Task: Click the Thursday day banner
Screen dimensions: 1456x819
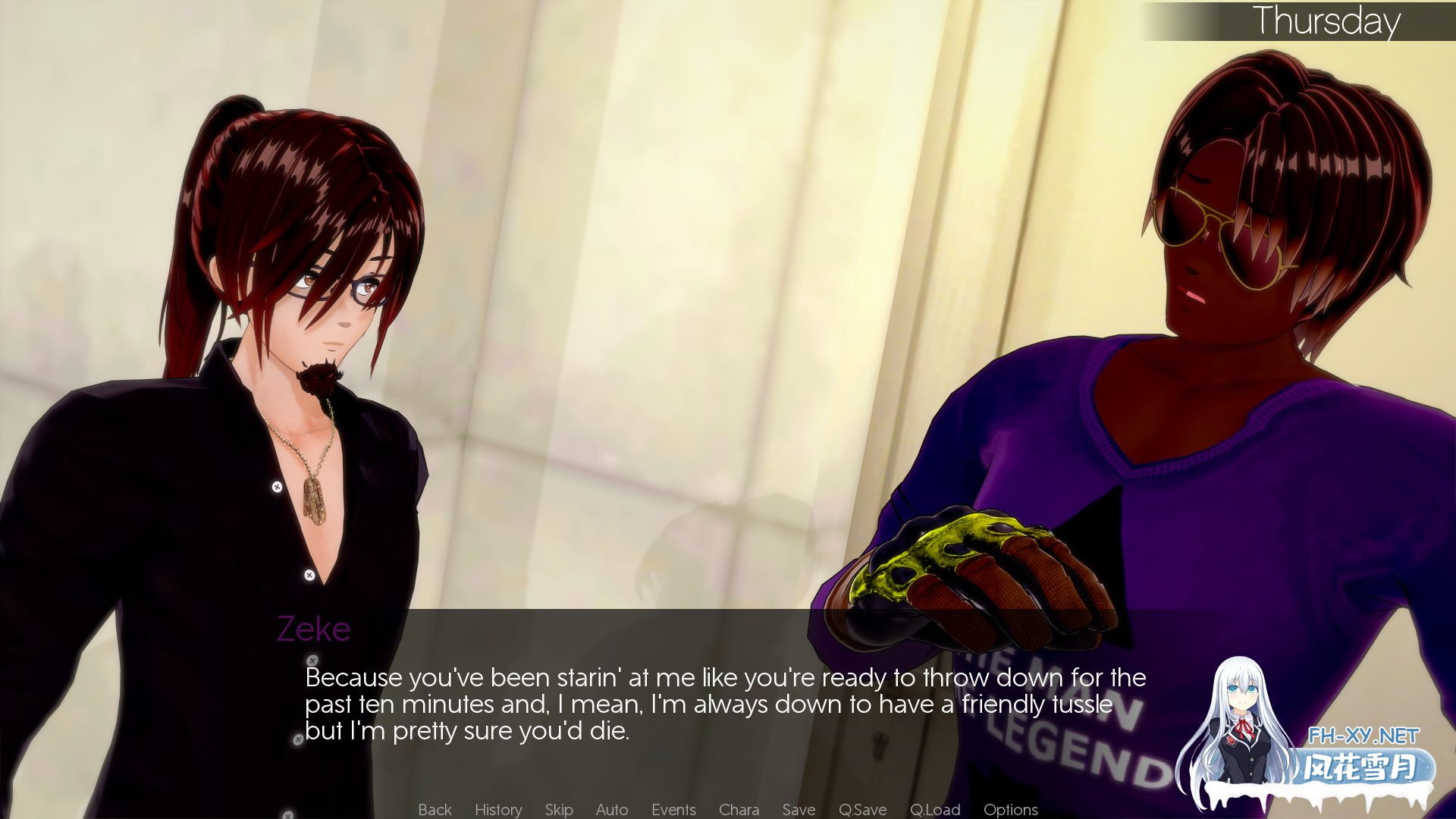Action: 1327,20
